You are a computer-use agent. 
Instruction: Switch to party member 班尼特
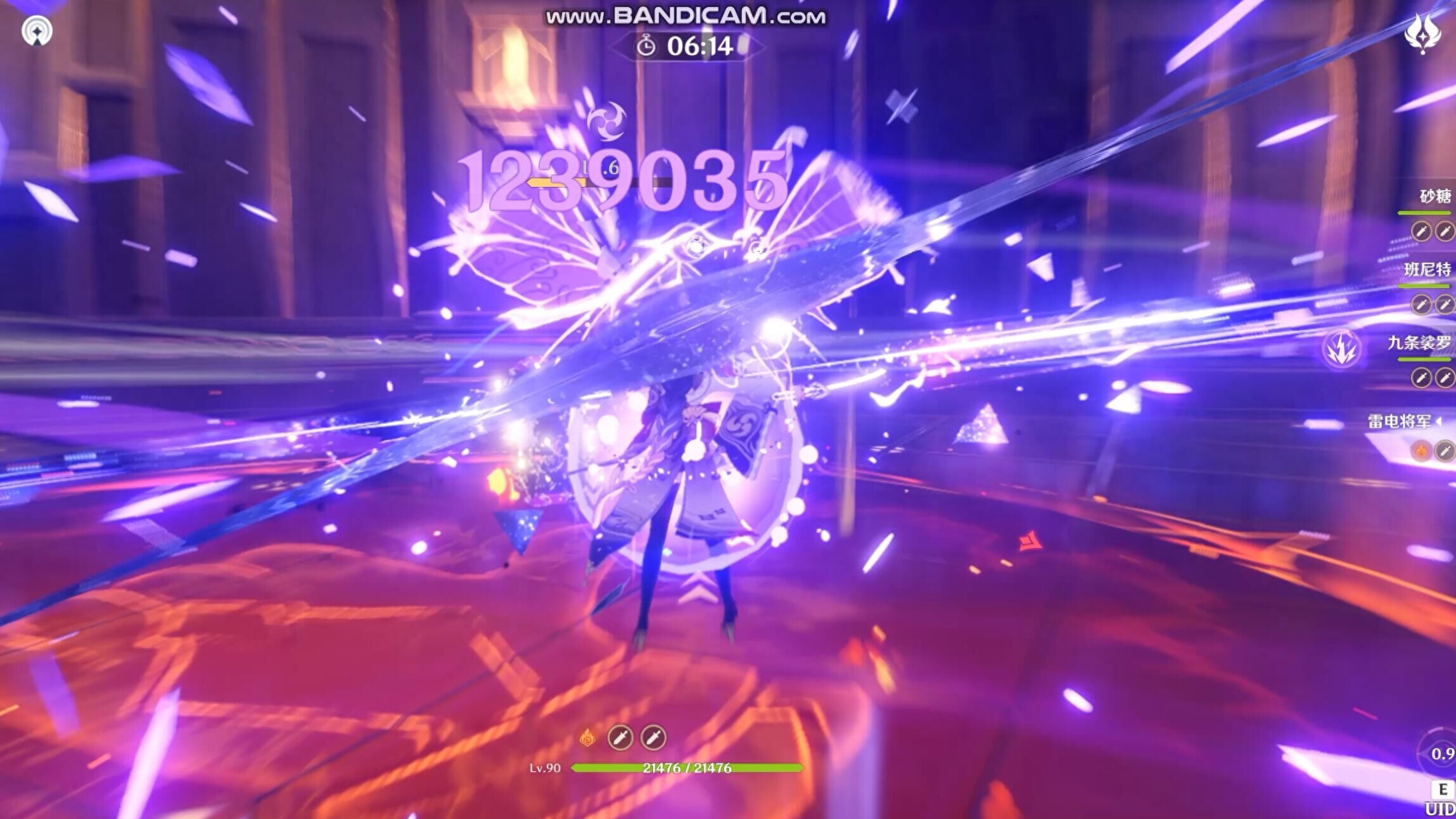tap(1427, 270)
